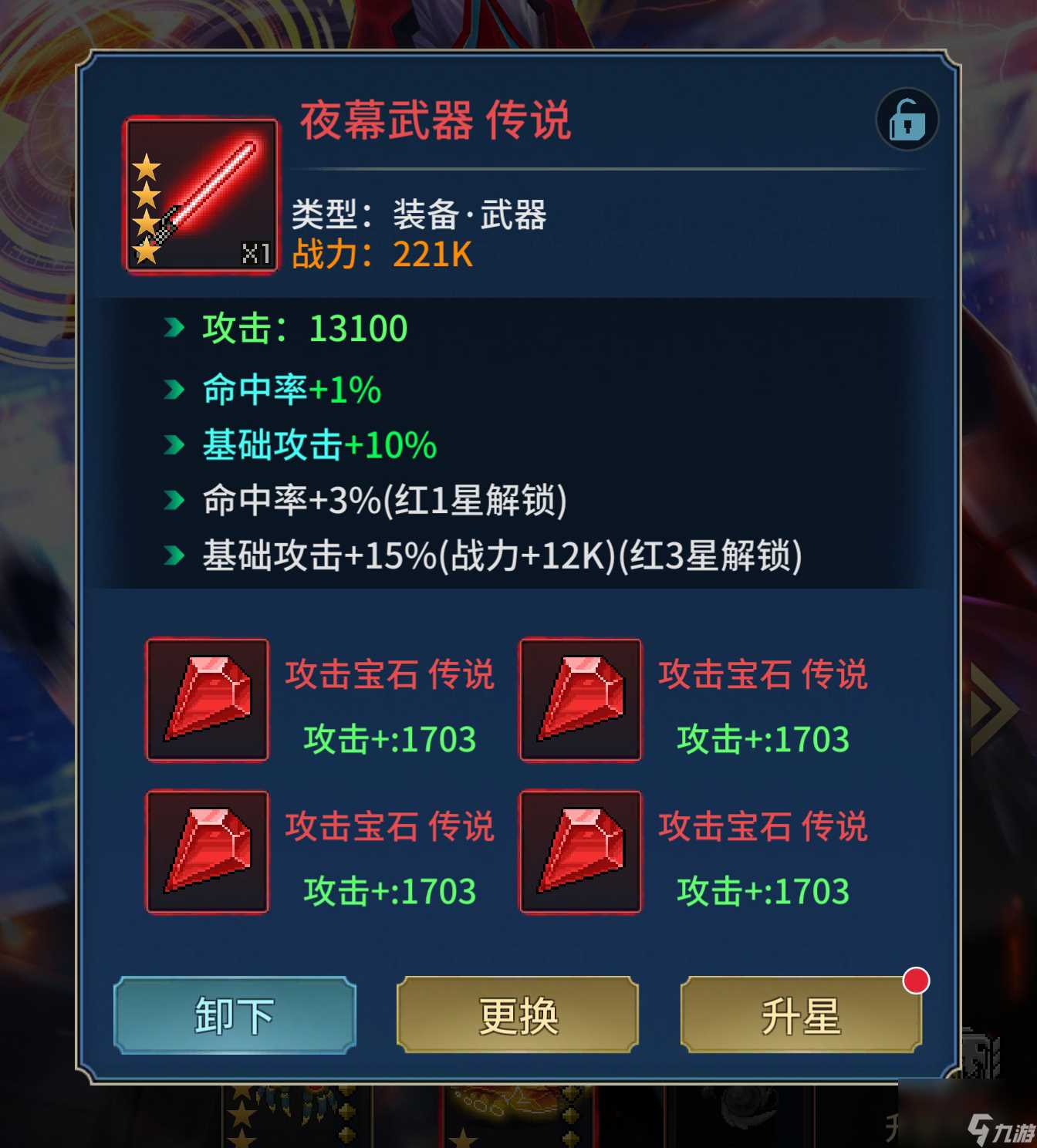Click the bottom-right 攻击宝石 gem icon
Image resolution: width=1037 pixels, height=1148 pixels.
pos(579,853)
